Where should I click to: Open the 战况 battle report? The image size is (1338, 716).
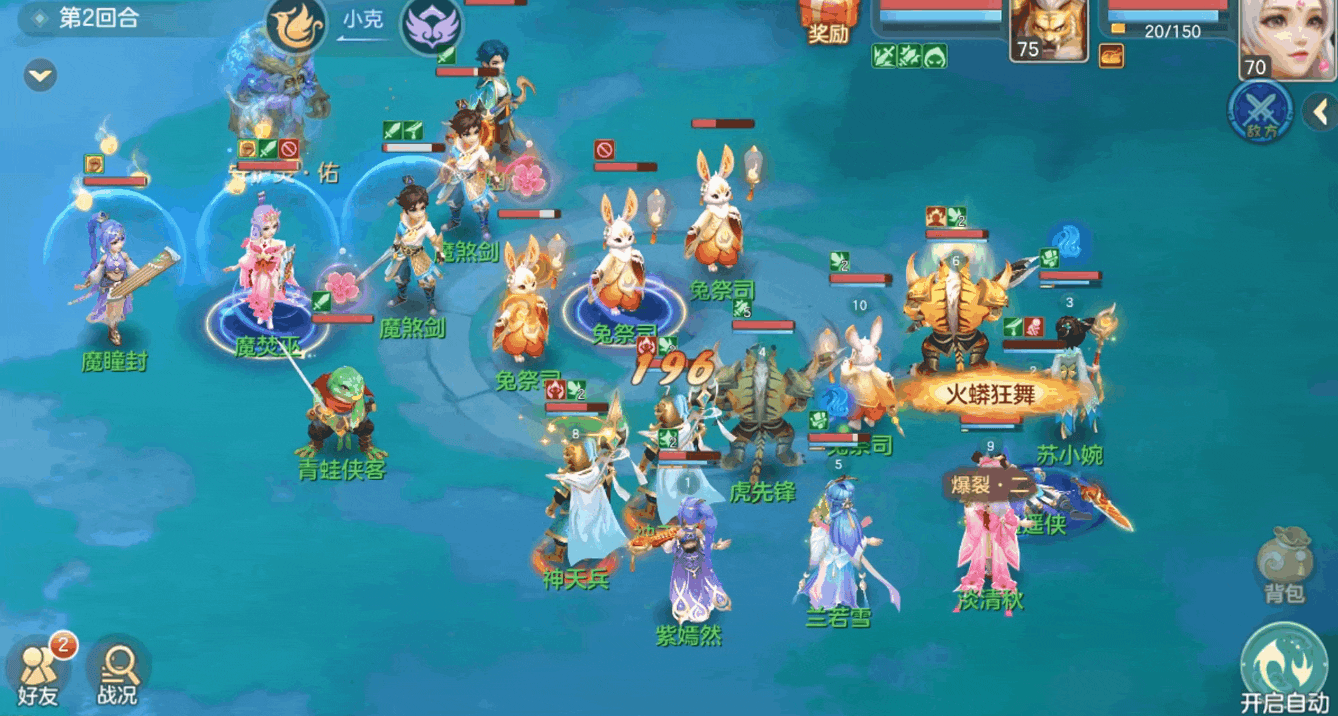(118, 670)
